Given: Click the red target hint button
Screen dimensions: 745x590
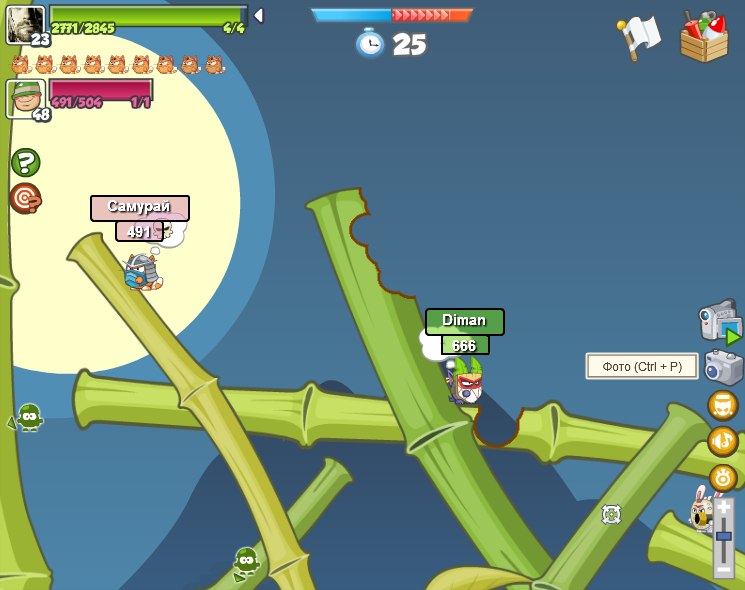Looking at the screenshot, I should pyautogui.click(x=25, y=198).
